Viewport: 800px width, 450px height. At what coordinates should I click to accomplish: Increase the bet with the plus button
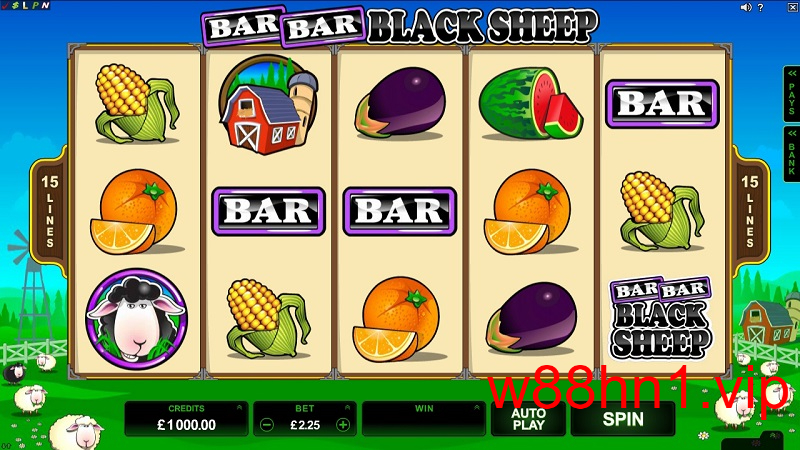click(x=343, y=424)
